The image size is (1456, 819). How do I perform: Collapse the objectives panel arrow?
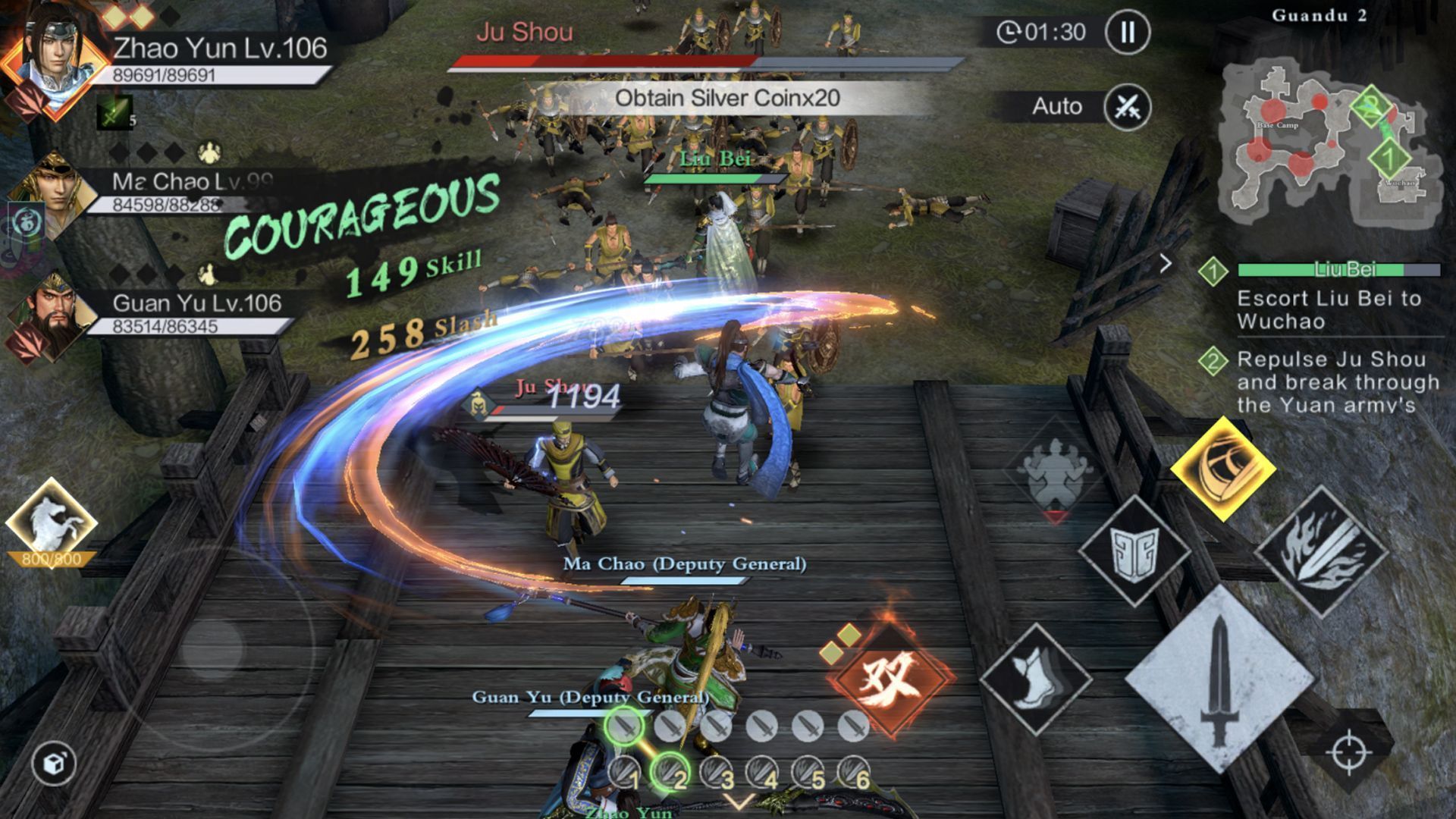coord(1166,264)
